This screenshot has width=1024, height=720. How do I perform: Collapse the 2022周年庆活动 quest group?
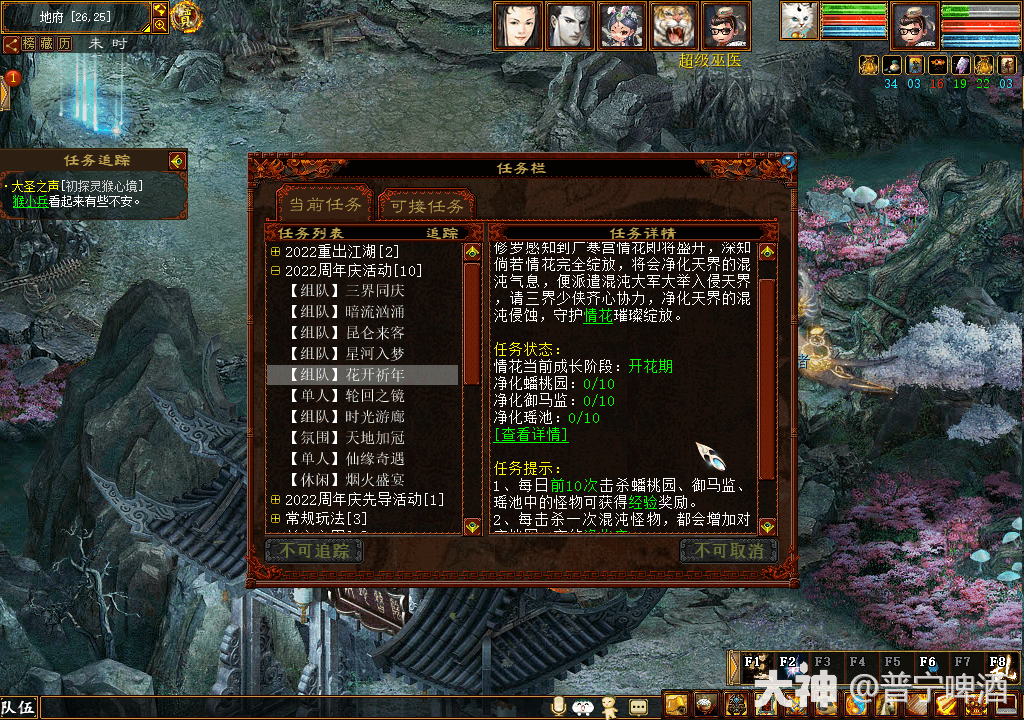coord(276,270)
